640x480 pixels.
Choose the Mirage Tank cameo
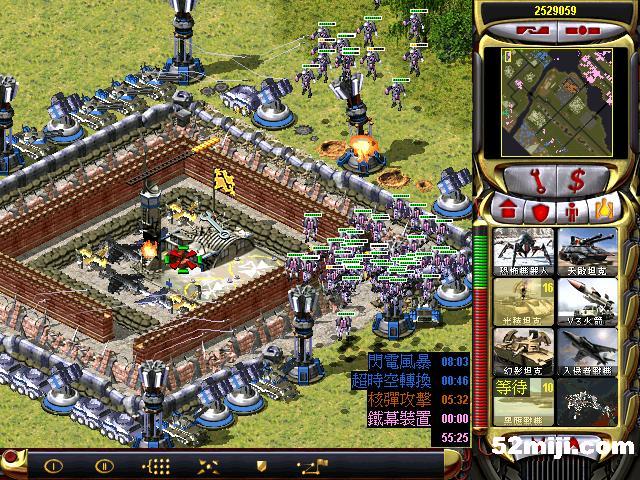(x=522, y=348)
